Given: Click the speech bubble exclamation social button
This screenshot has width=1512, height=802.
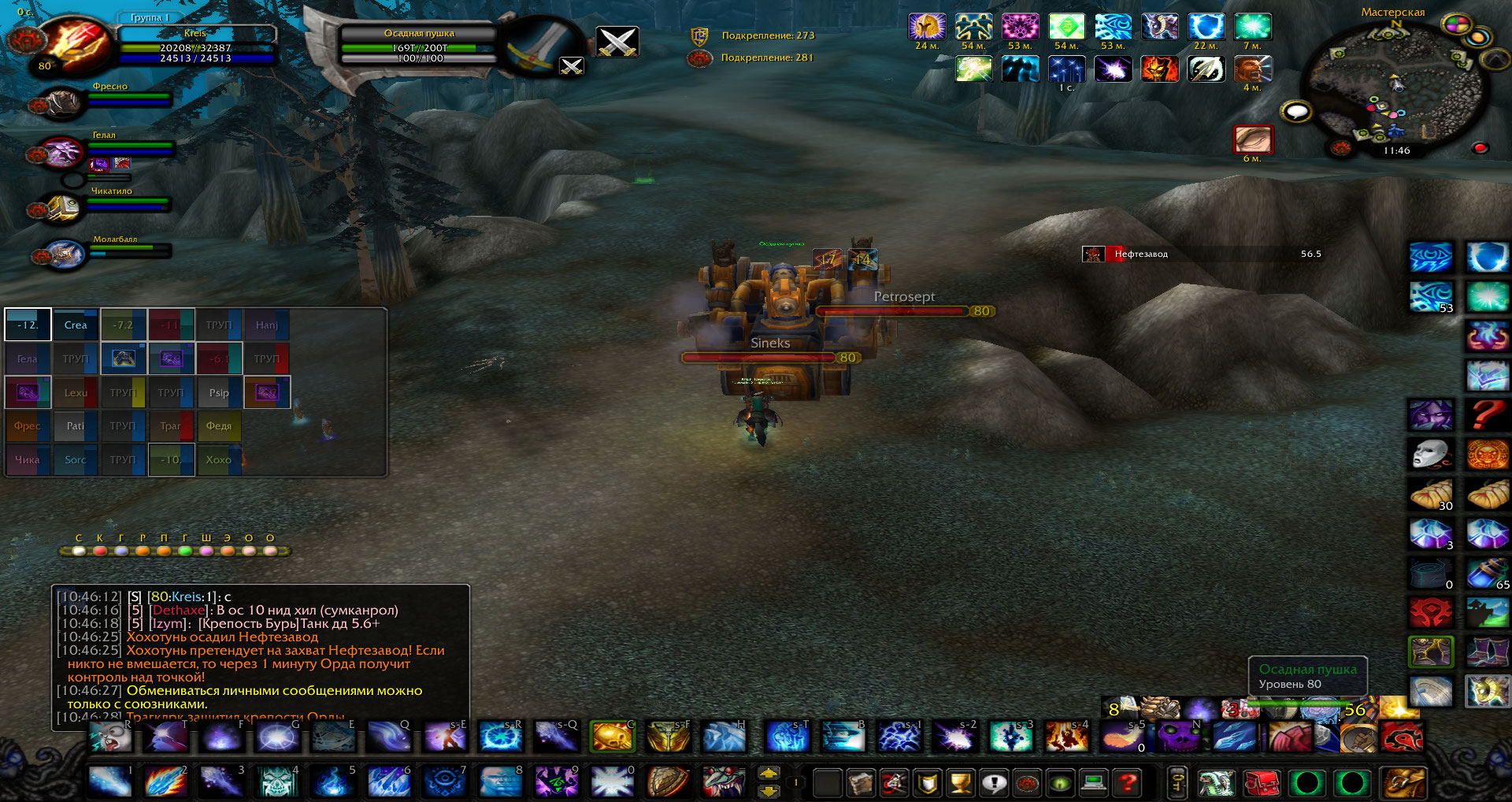Looking at the screenshot, I should point(995,782).
